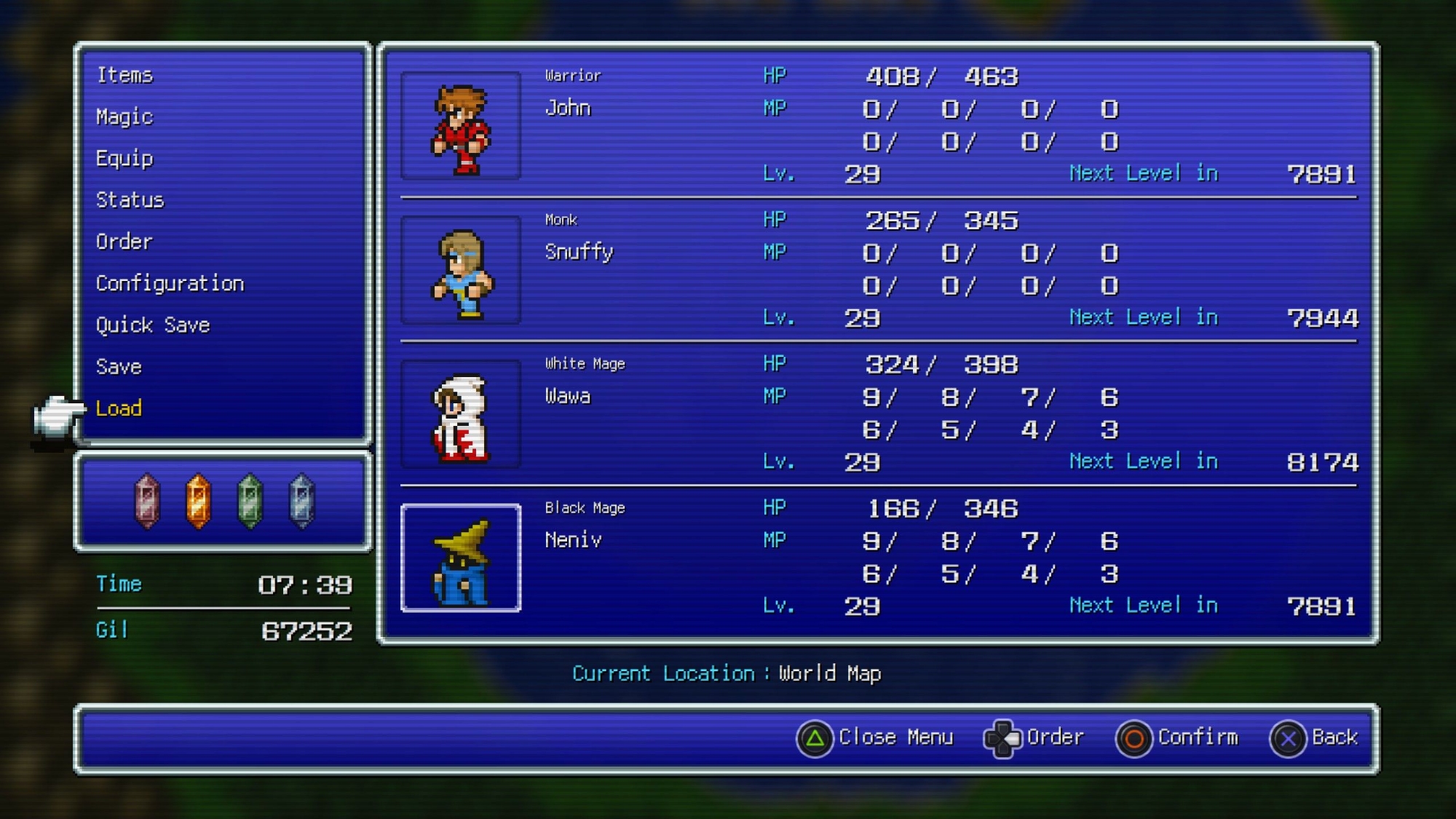Choose White Mage Wawa's portrait
Screen dimensions: 1456x819
coord(461,414)
